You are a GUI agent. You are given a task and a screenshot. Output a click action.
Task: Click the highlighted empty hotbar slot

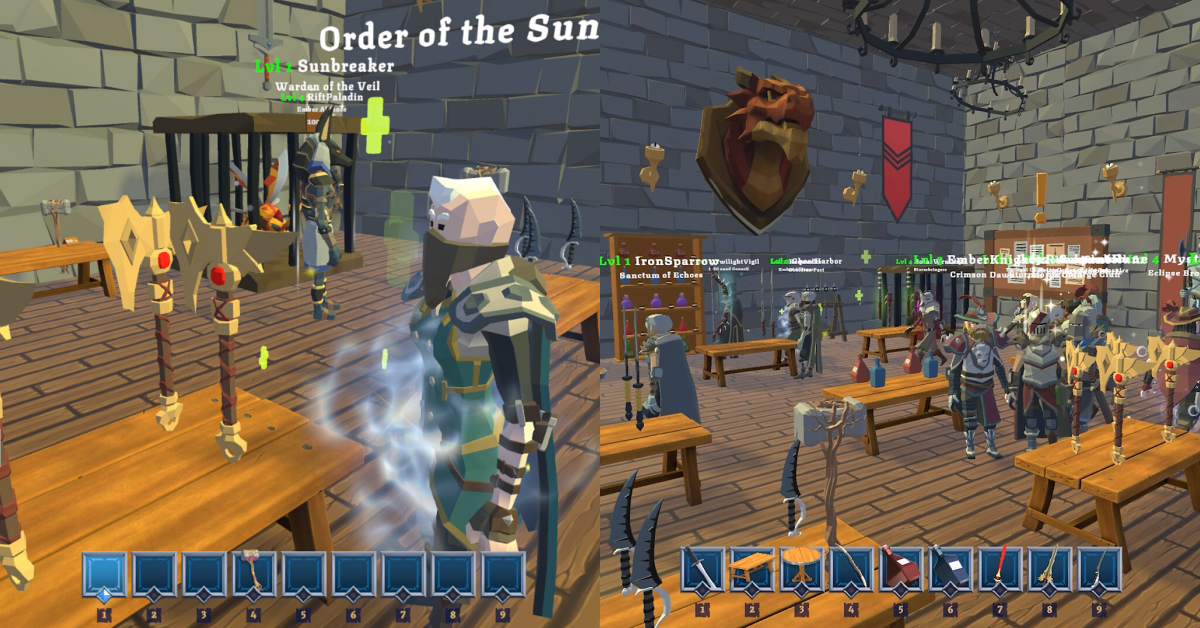pyautogui.click(x=104, y=574)
